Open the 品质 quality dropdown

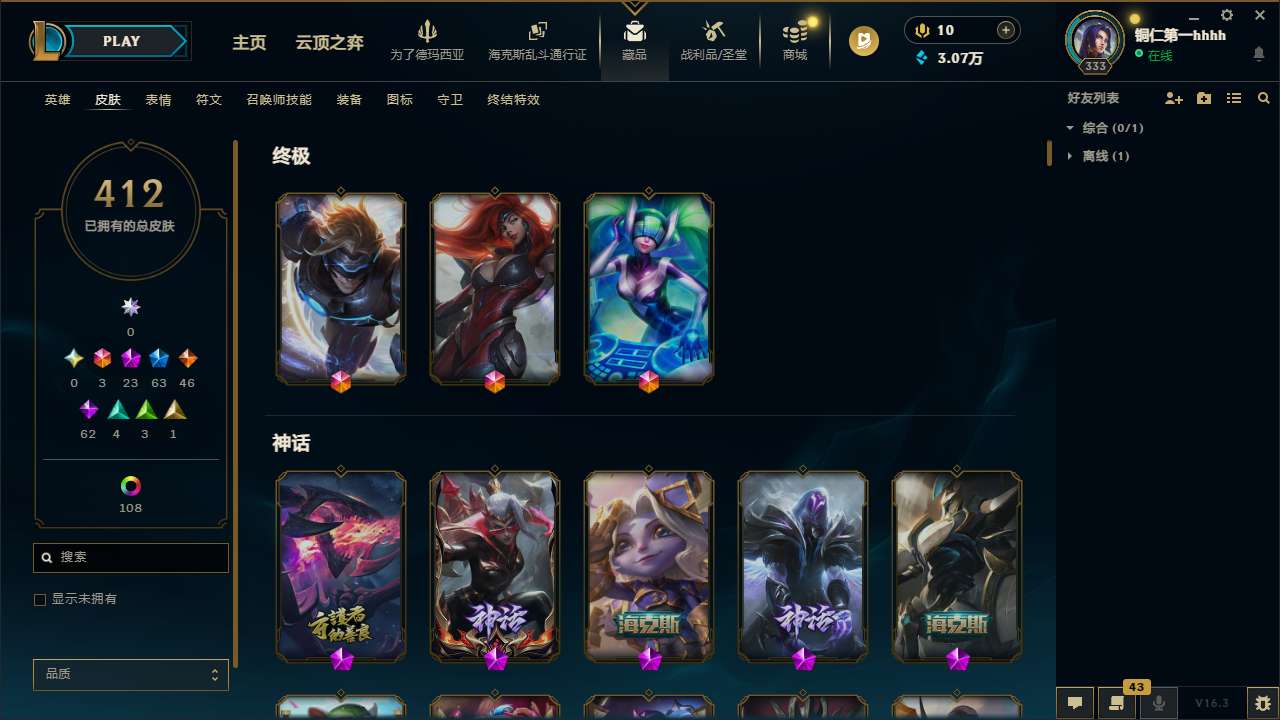pyautogui.click(x=130, y=674)
